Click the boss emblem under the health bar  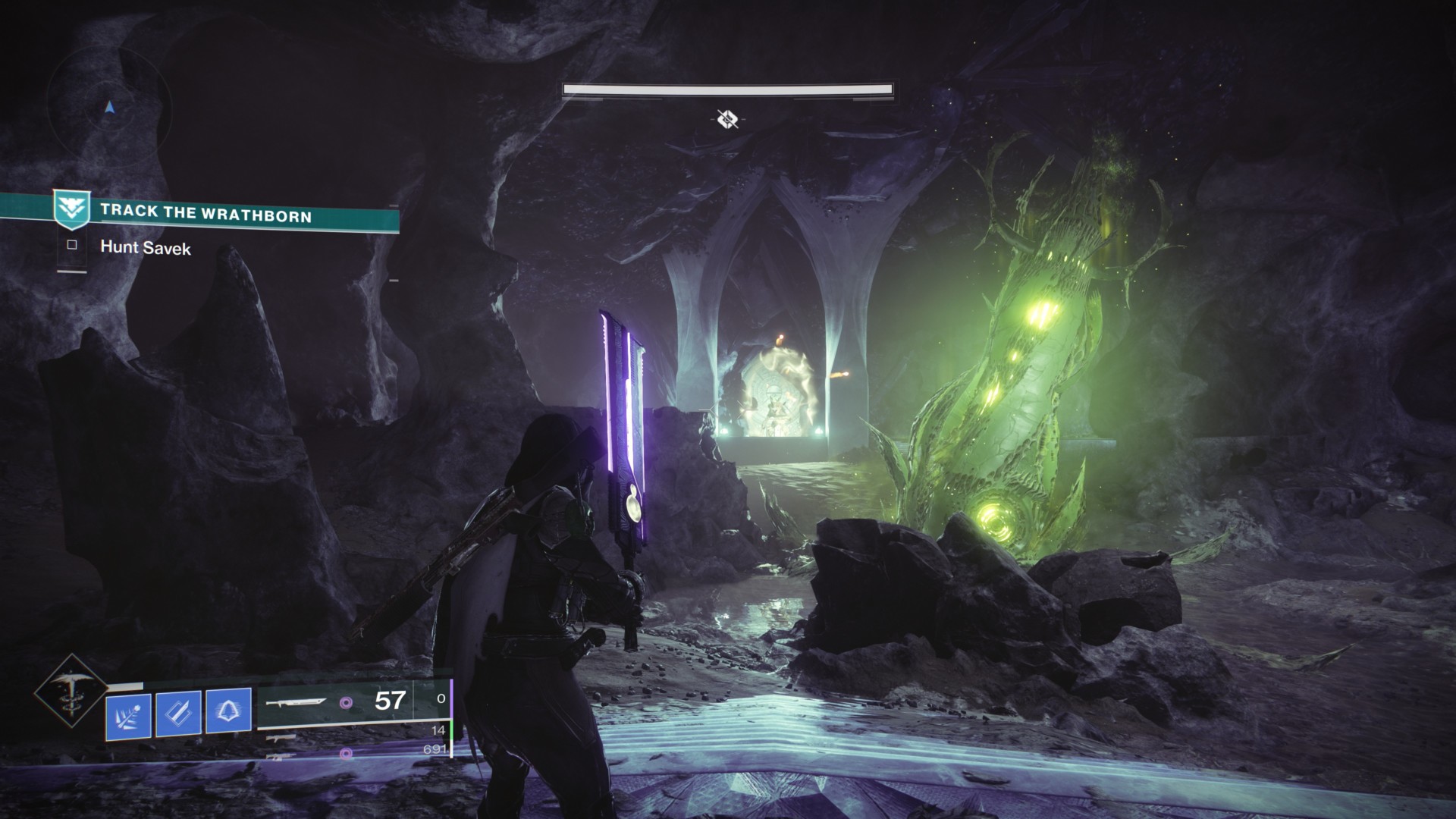pos(727,118)
